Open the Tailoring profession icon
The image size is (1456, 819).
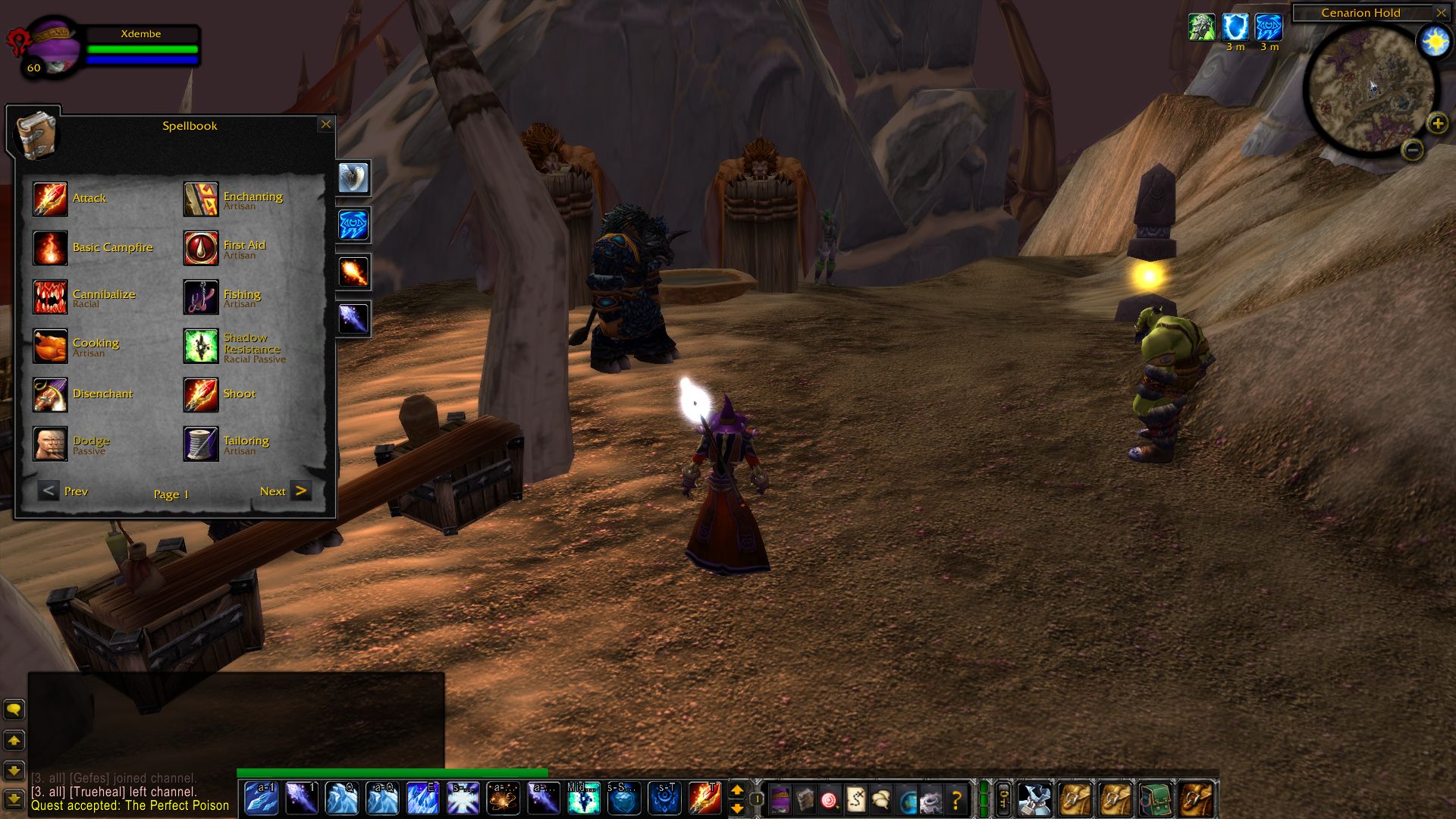pyautogui.click(x=201, y=444)
